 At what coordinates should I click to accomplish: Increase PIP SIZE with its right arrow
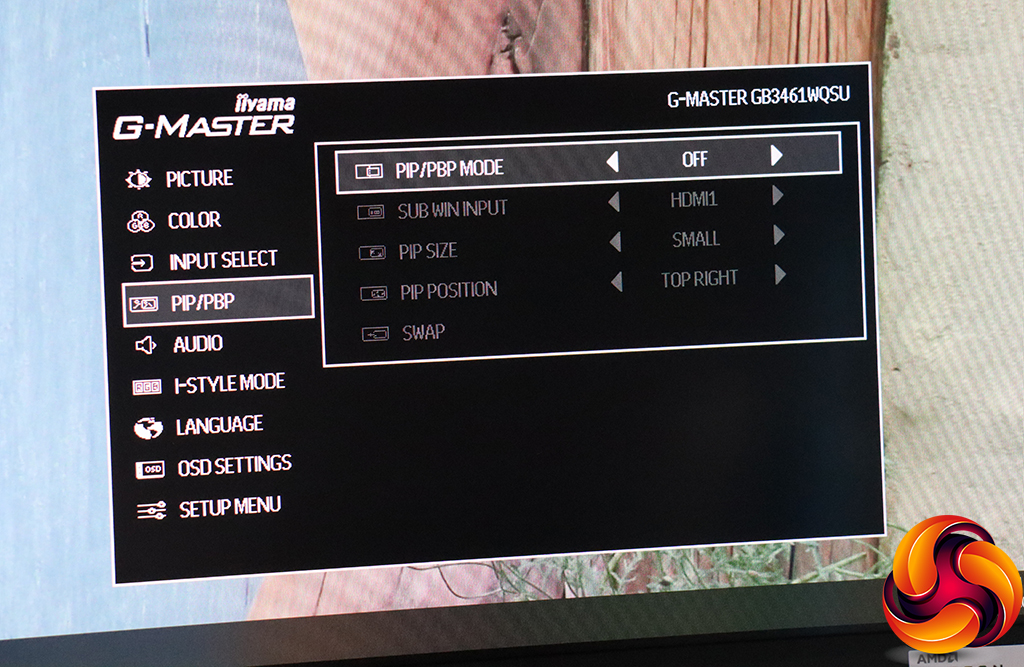pos(778,236)
